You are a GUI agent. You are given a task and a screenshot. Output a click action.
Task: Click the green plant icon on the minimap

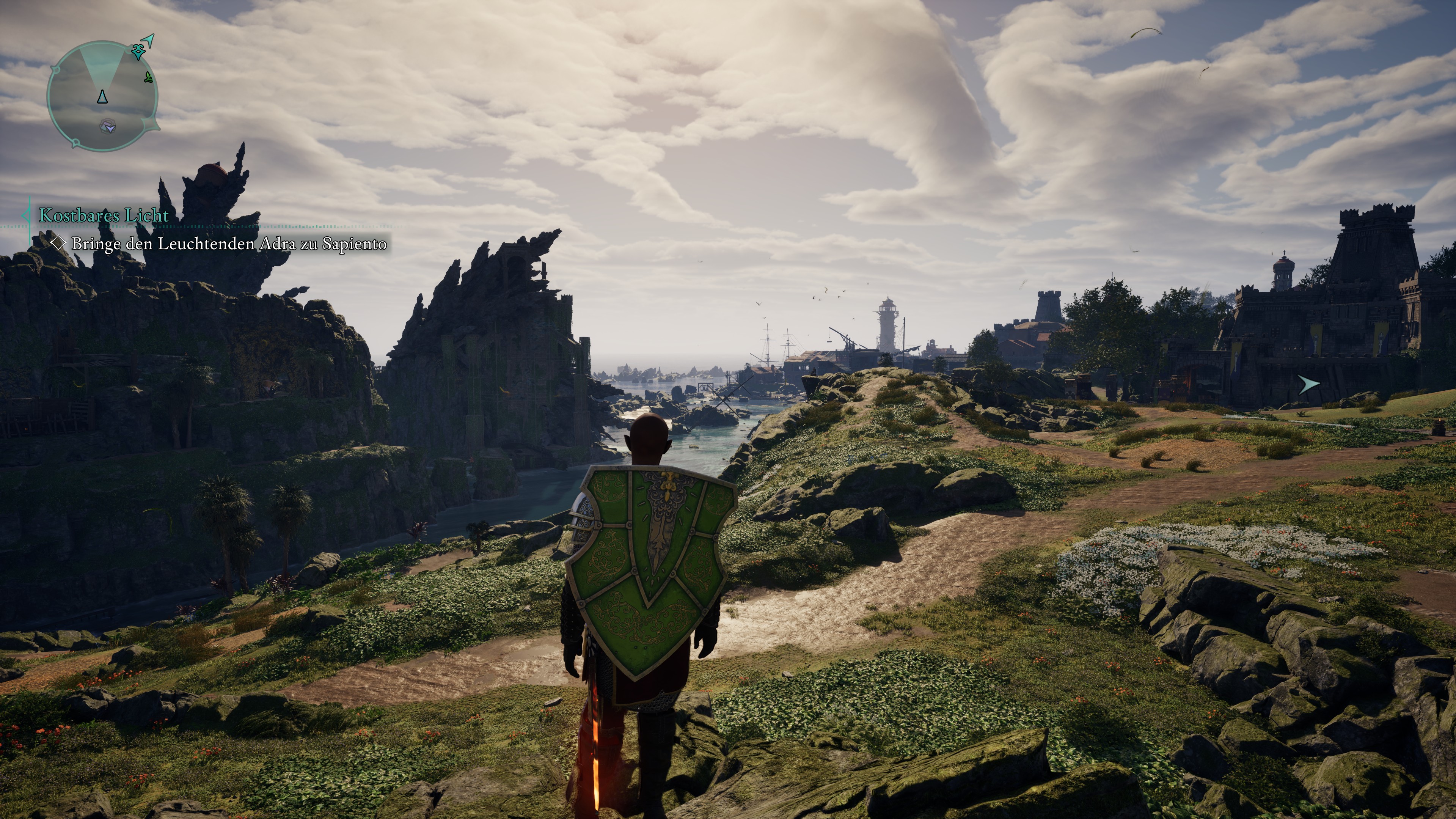coord(149,78)
